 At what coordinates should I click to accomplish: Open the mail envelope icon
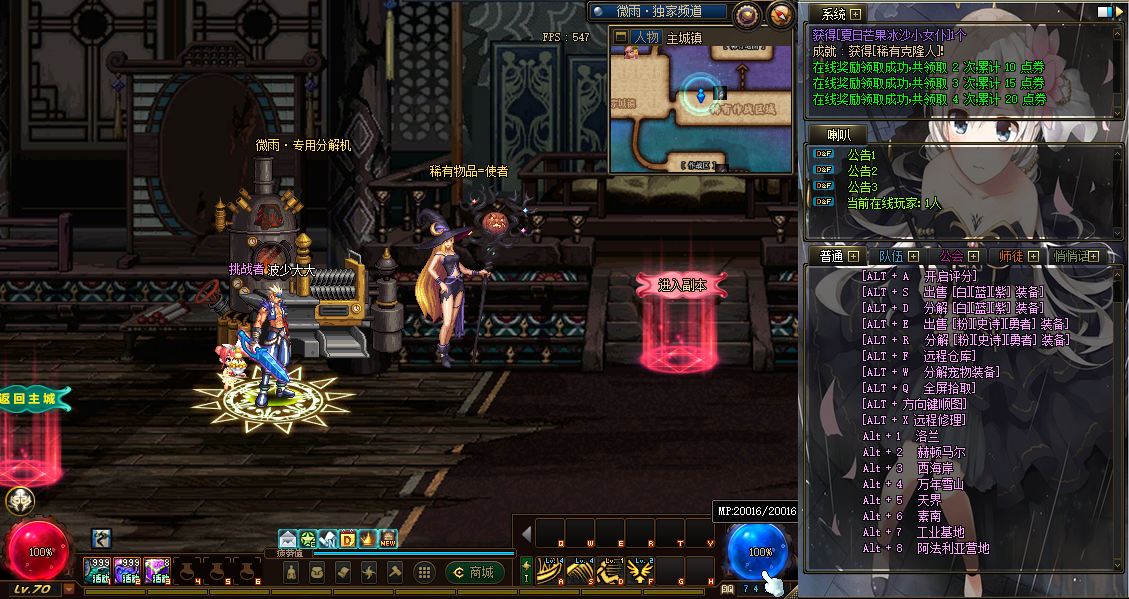coord(288,539)
